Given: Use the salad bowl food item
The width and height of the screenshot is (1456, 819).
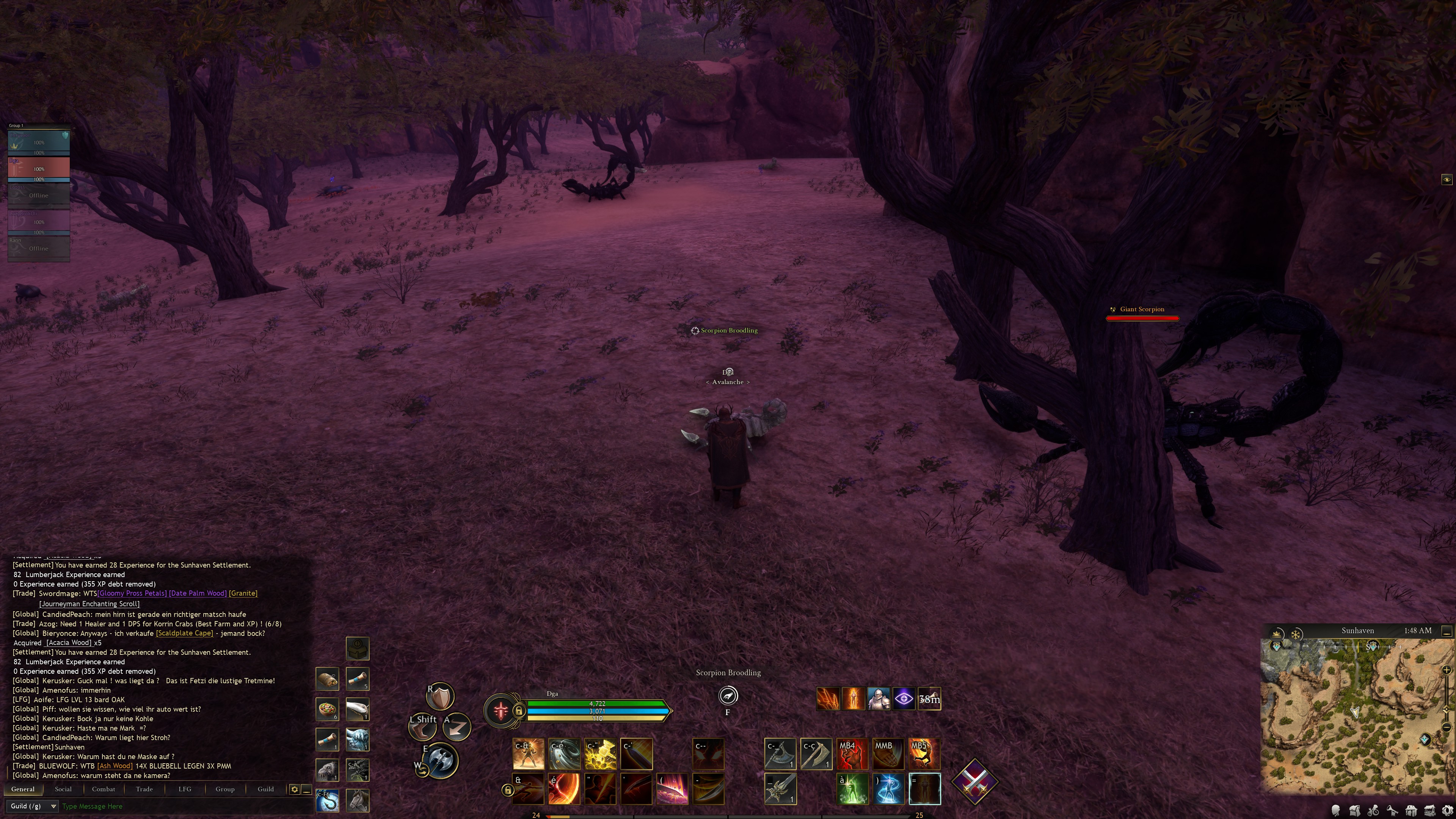Looking at the screenshot, I should (327, 709).
